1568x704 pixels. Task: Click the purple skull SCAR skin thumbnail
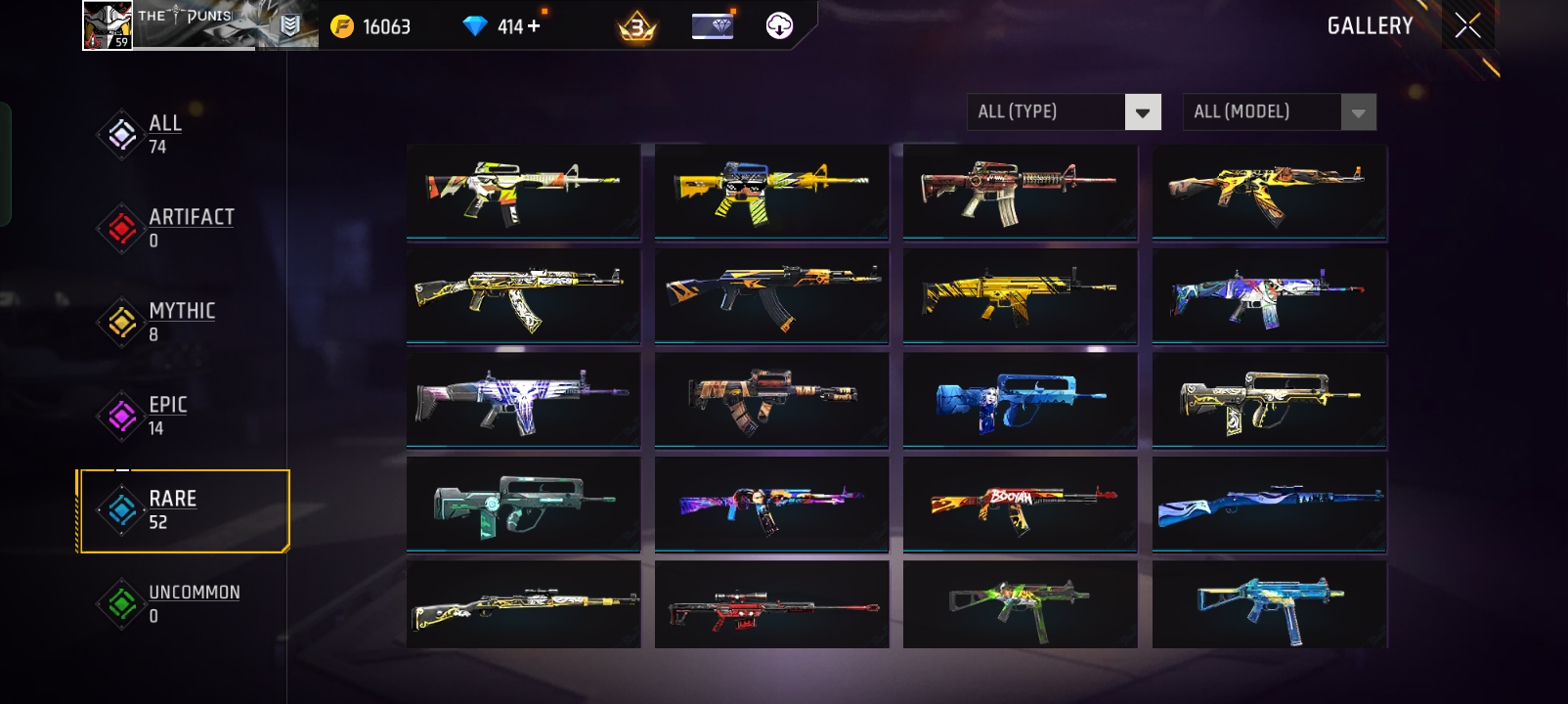coord(523,399)
